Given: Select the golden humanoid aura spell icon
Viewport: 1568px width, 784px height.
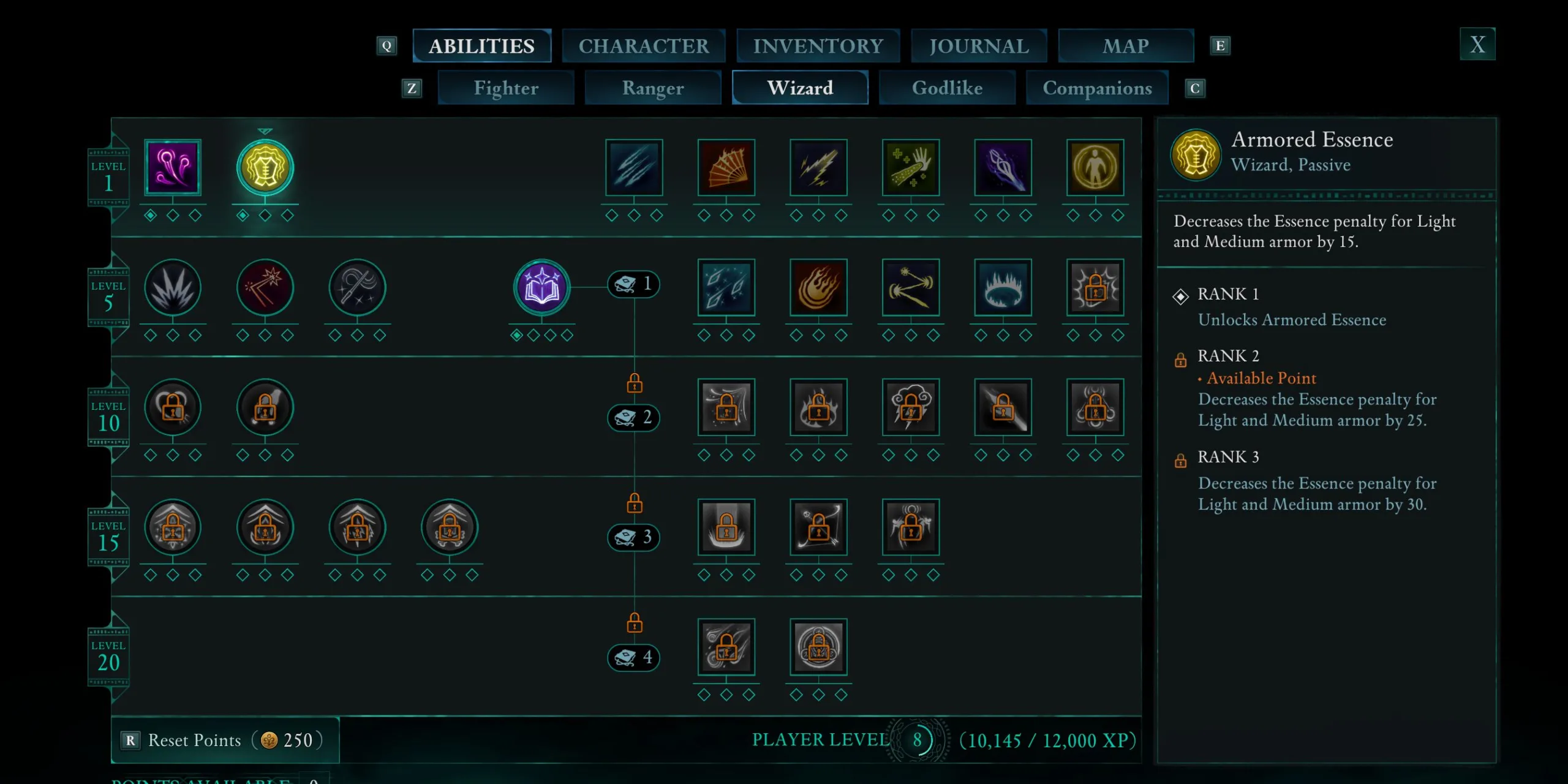Looking at the screenshot, I should [1095, 167].
